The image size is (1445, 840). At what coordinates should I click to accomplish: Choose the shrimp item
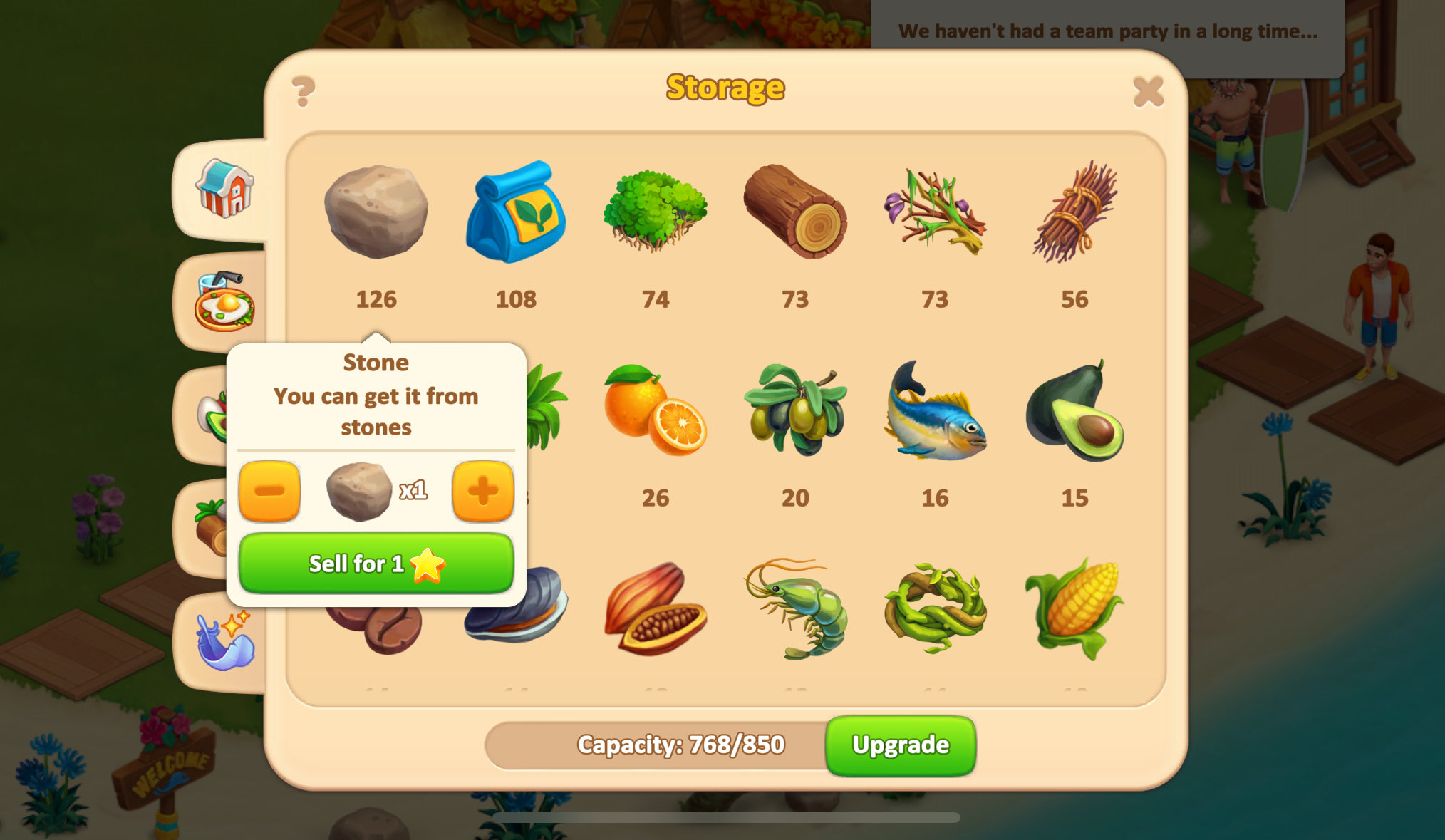795,609
